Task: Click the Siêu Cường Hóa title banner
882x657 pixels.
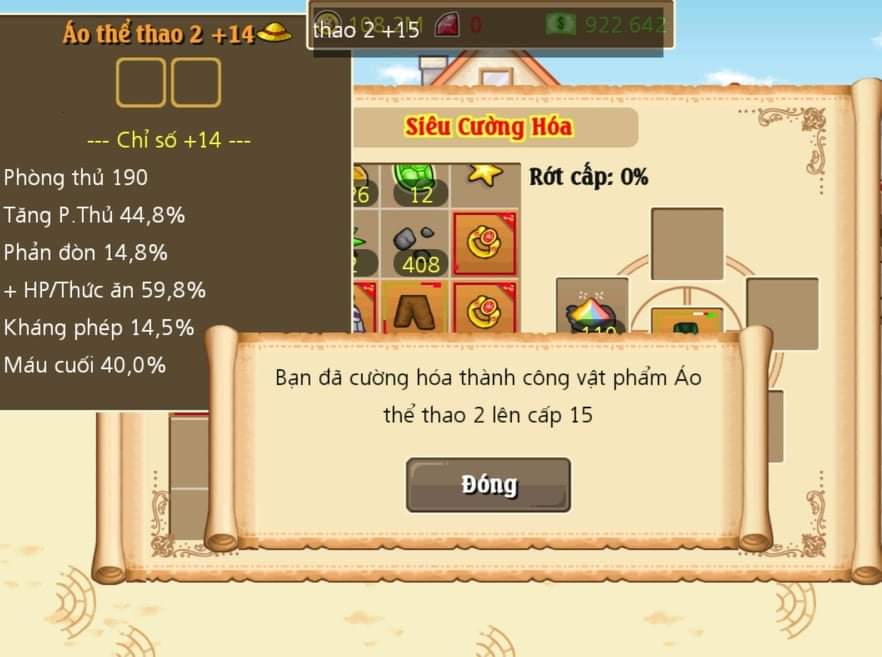Action: coord(489,128)
